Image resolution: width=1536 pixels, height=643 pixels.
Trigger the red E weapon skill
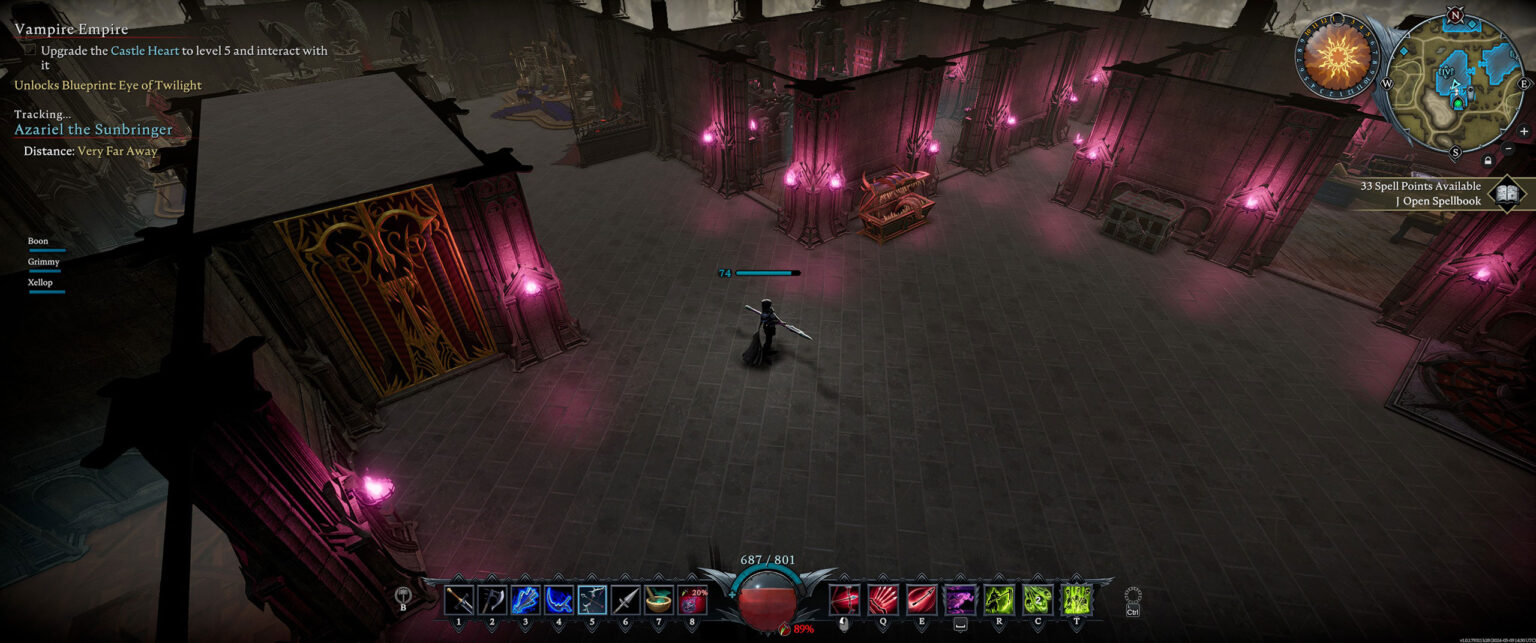[x=921, y=600]
